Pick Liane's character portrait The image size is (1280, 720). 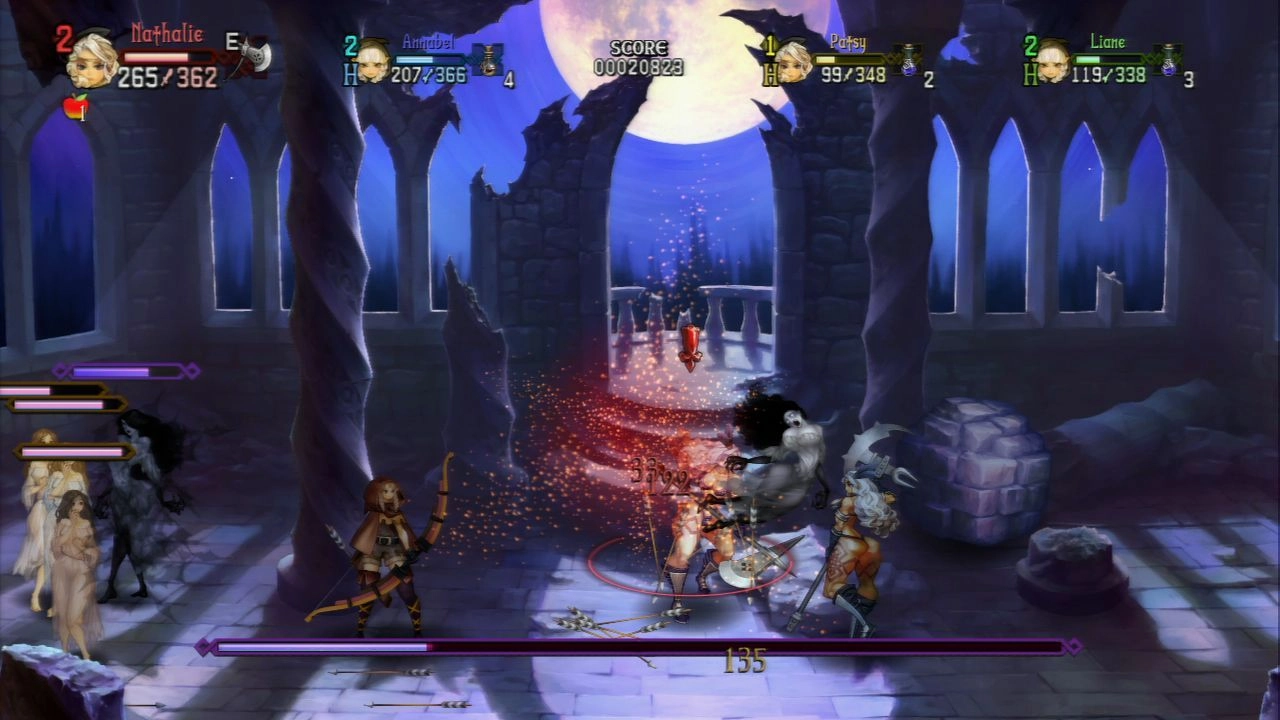pyautogui.click(x=1051, y=60)
